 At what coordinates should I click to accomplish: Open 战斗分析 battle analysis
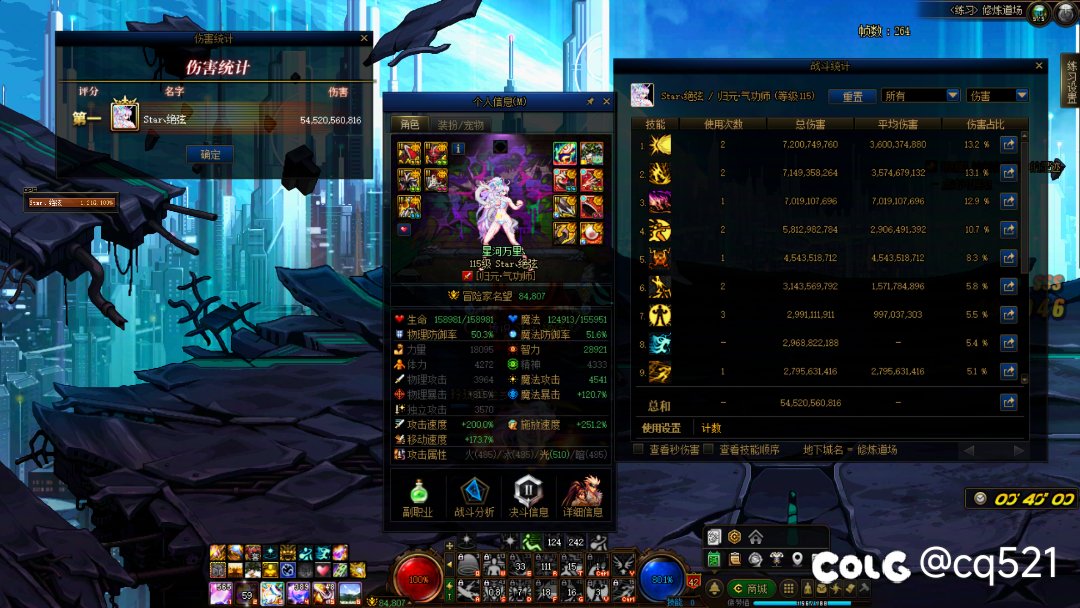475,497
